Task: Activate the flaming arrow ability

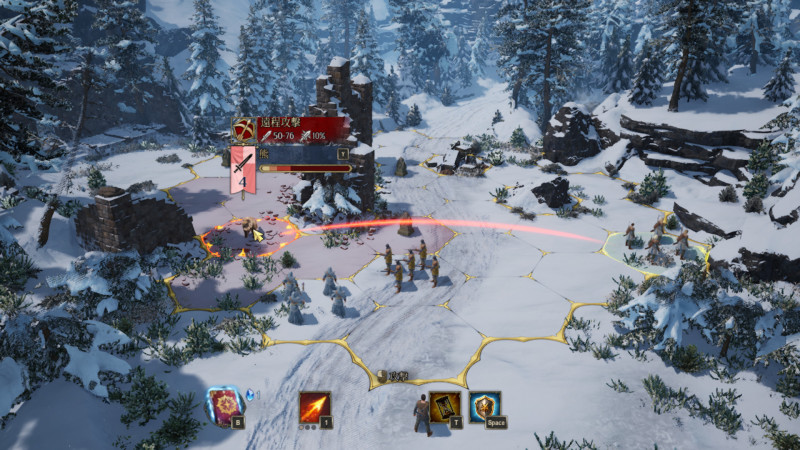Action: click(314, 406)
